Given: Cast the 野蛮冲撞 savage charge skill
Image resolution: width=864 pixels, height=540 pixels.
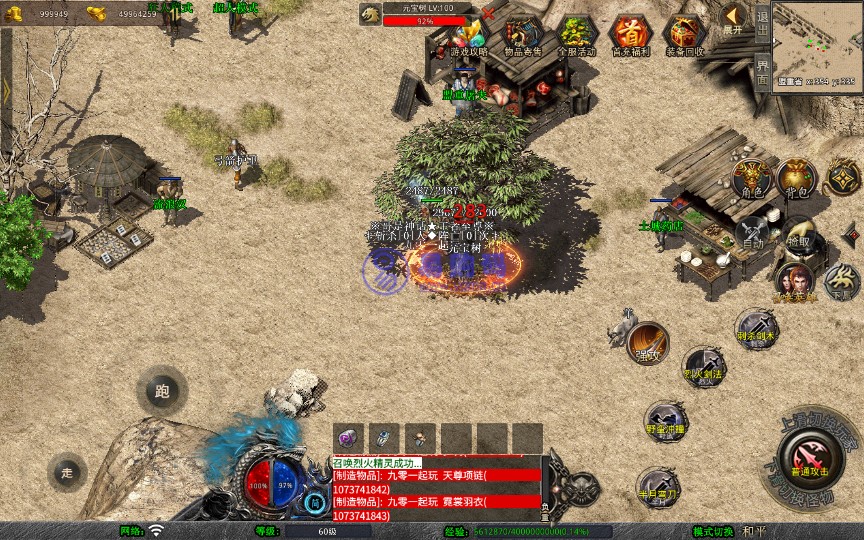Looking at the screenshot, I should pyautogui.click(x=664, y=421).
